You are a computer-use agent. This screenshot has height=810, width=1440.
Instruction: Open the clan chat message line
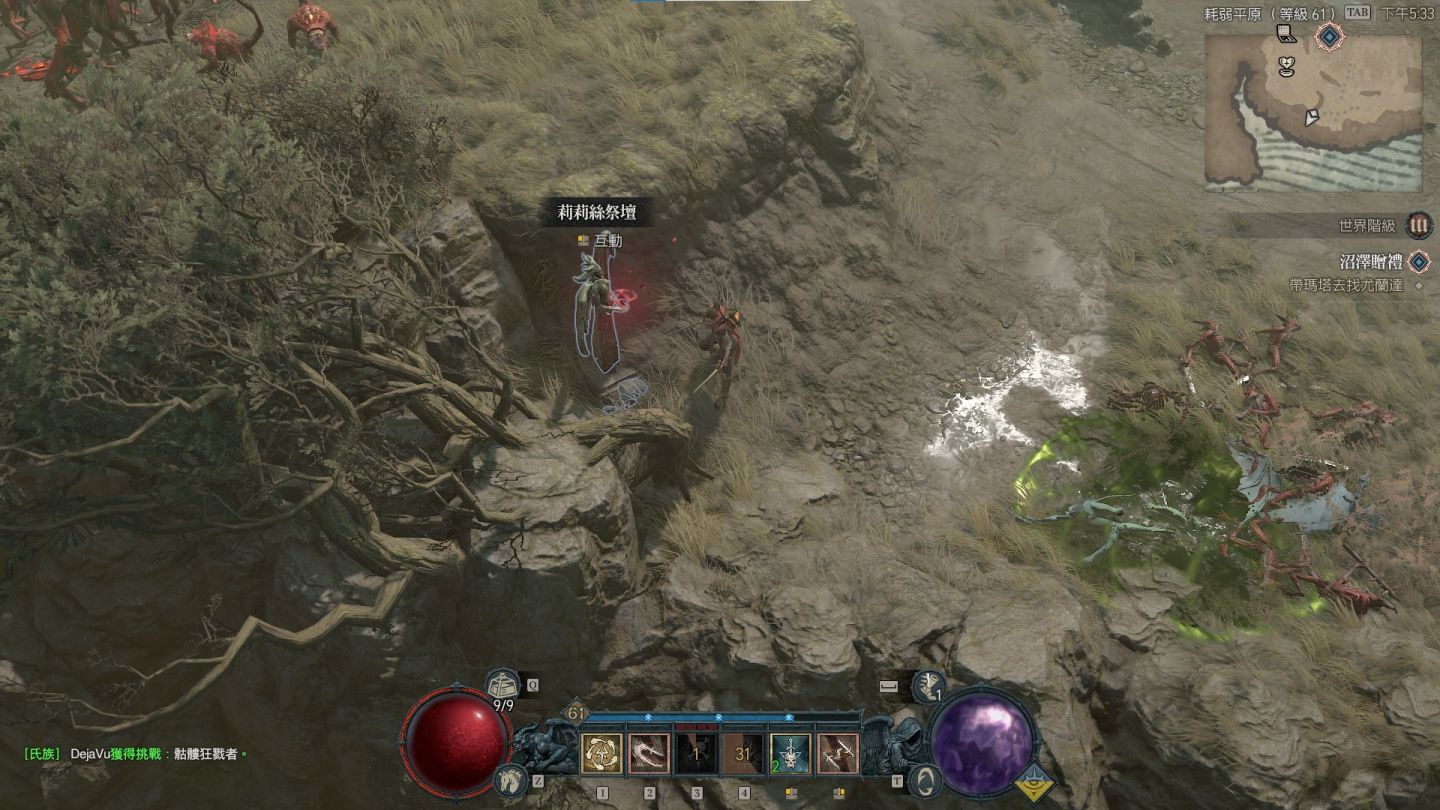pyautogui.click(x=135, y=753)
